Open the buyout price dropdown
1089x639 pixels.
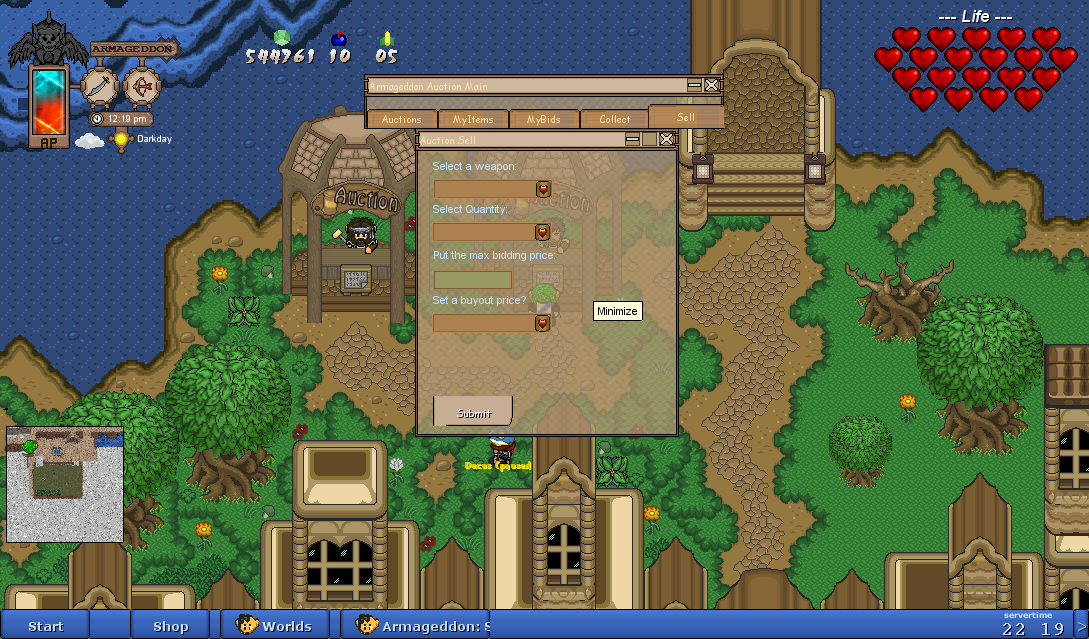(x=543, y=323)
